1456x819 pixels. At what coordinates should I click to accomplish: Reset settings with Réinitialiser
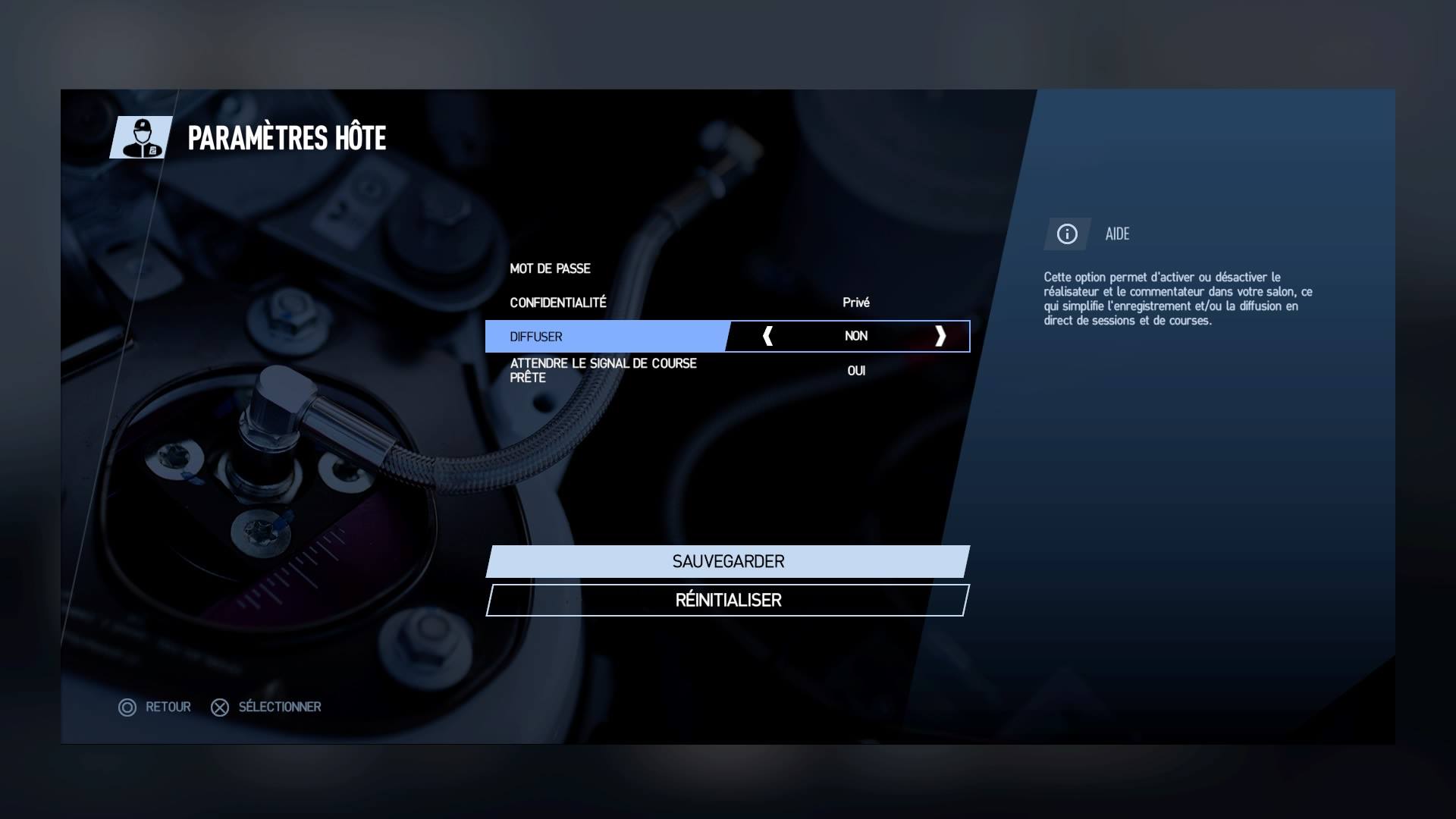(728, 601)
